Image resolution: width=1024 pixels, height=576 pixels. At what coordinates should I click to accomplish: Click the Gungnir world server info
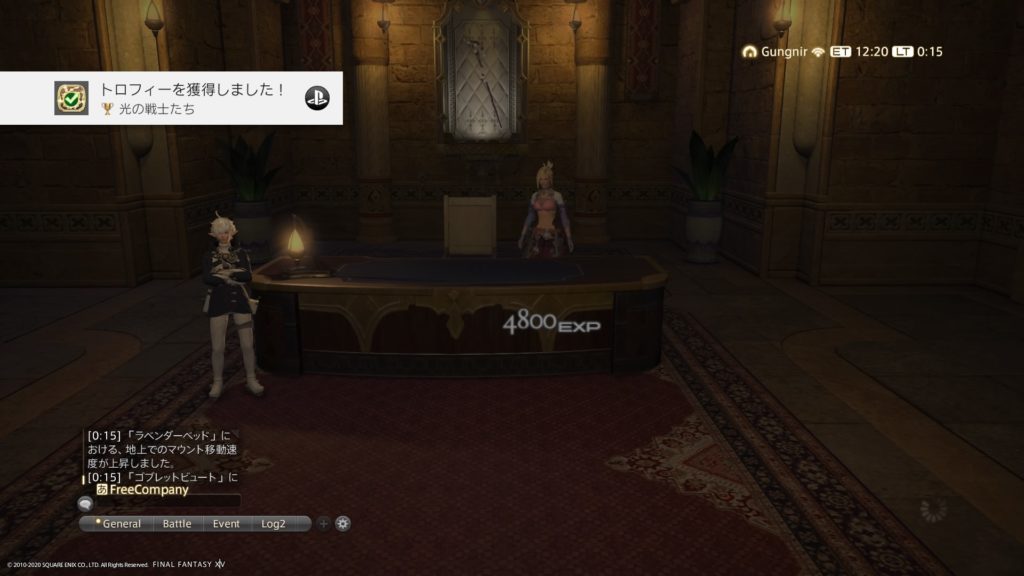pos(773,51)
